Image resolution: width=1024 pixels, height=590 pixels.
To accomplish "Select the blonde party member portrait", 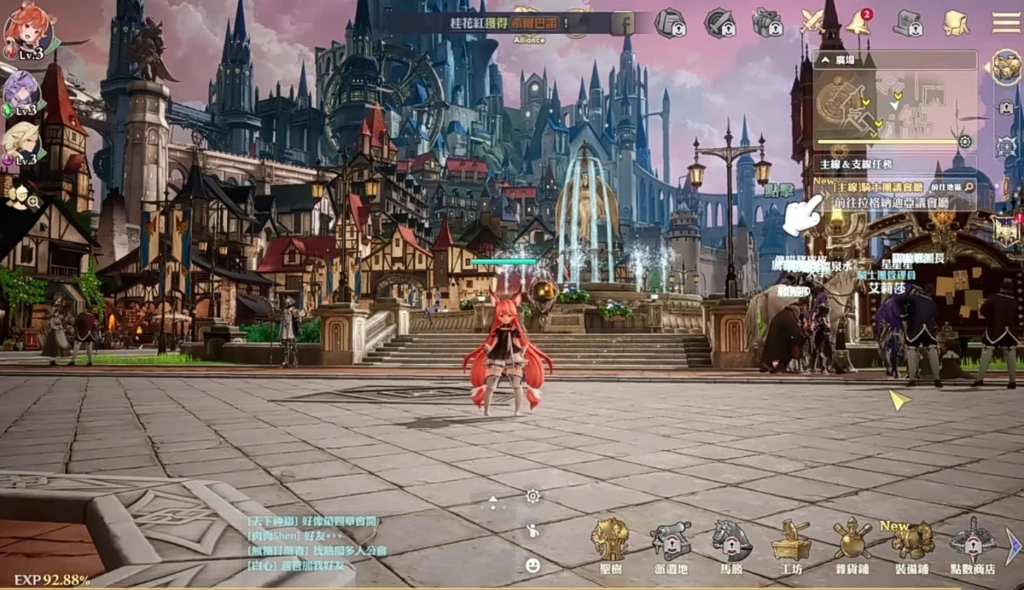I will click(x=21, y=141).
